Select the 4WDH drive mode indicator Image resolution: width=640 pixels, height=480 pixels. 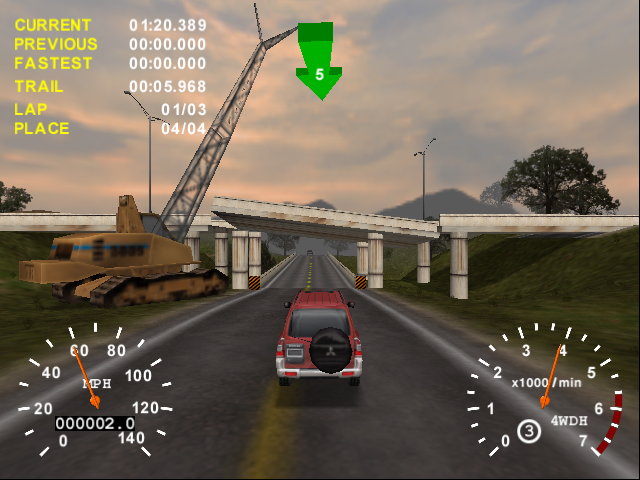pyautogui.click(x=569, y=420)
